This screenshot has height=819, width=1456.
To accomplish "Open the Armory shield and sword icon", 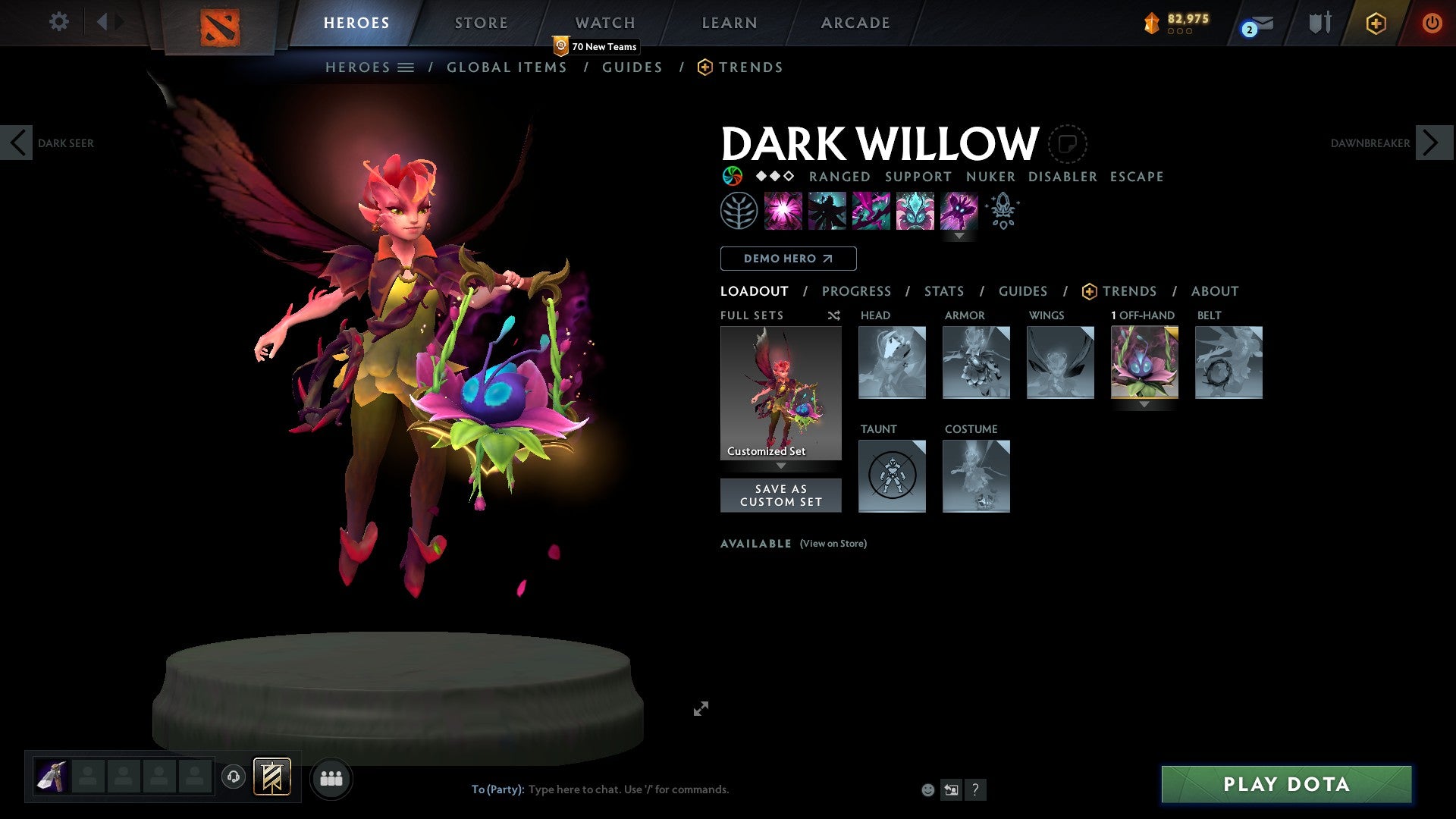I will point(1319,23).
